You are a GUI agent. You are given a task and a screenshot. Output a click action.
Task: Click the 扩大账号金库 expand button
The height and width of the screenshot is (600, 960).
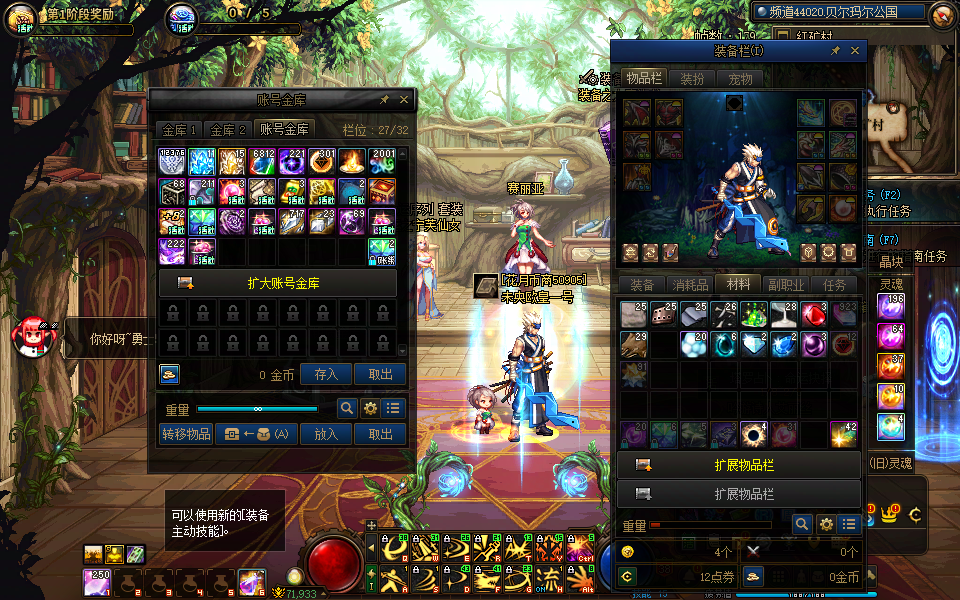277,283
